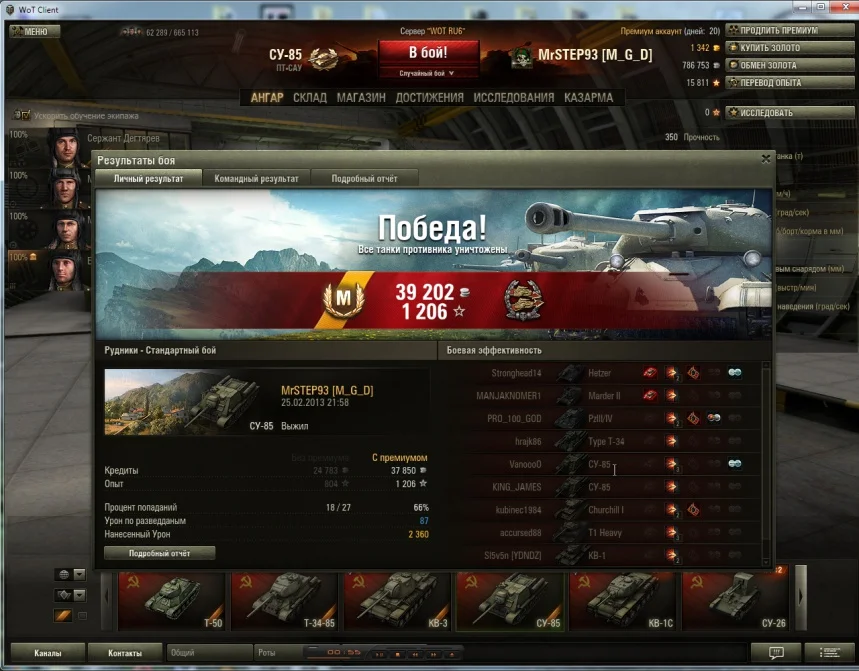The height and width of the screenshot is (671, 859).
Task: Start battle with В бой! button
Action: [x=428, y=52]
